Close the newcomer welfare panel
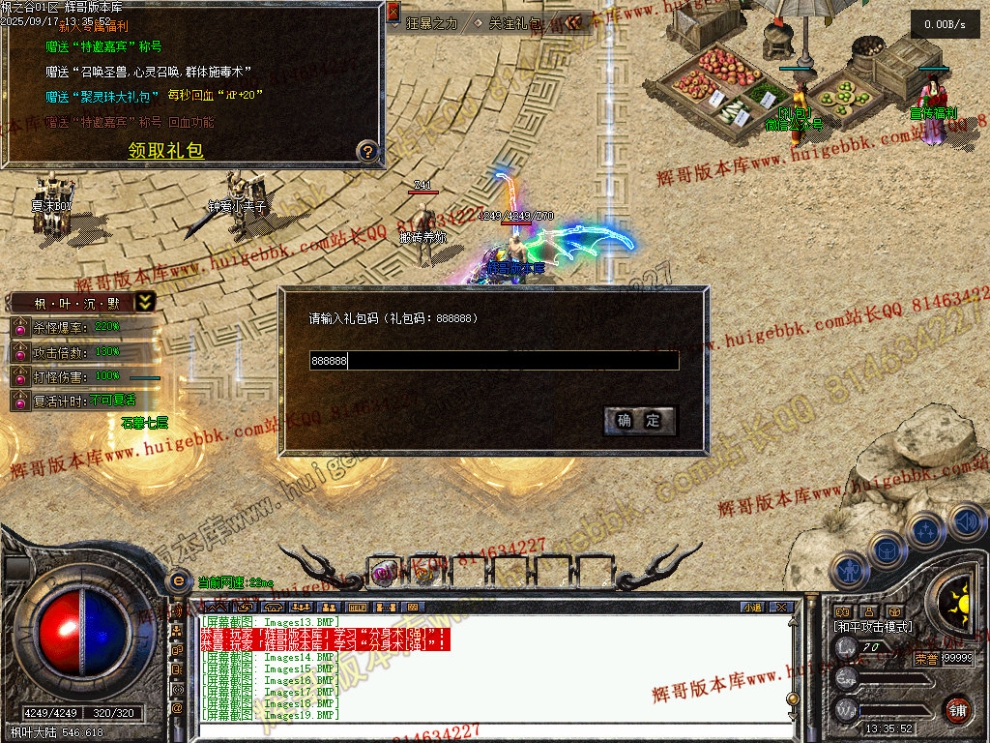The width and height of the screenshot is (990, 743). [x=393, y=12]
